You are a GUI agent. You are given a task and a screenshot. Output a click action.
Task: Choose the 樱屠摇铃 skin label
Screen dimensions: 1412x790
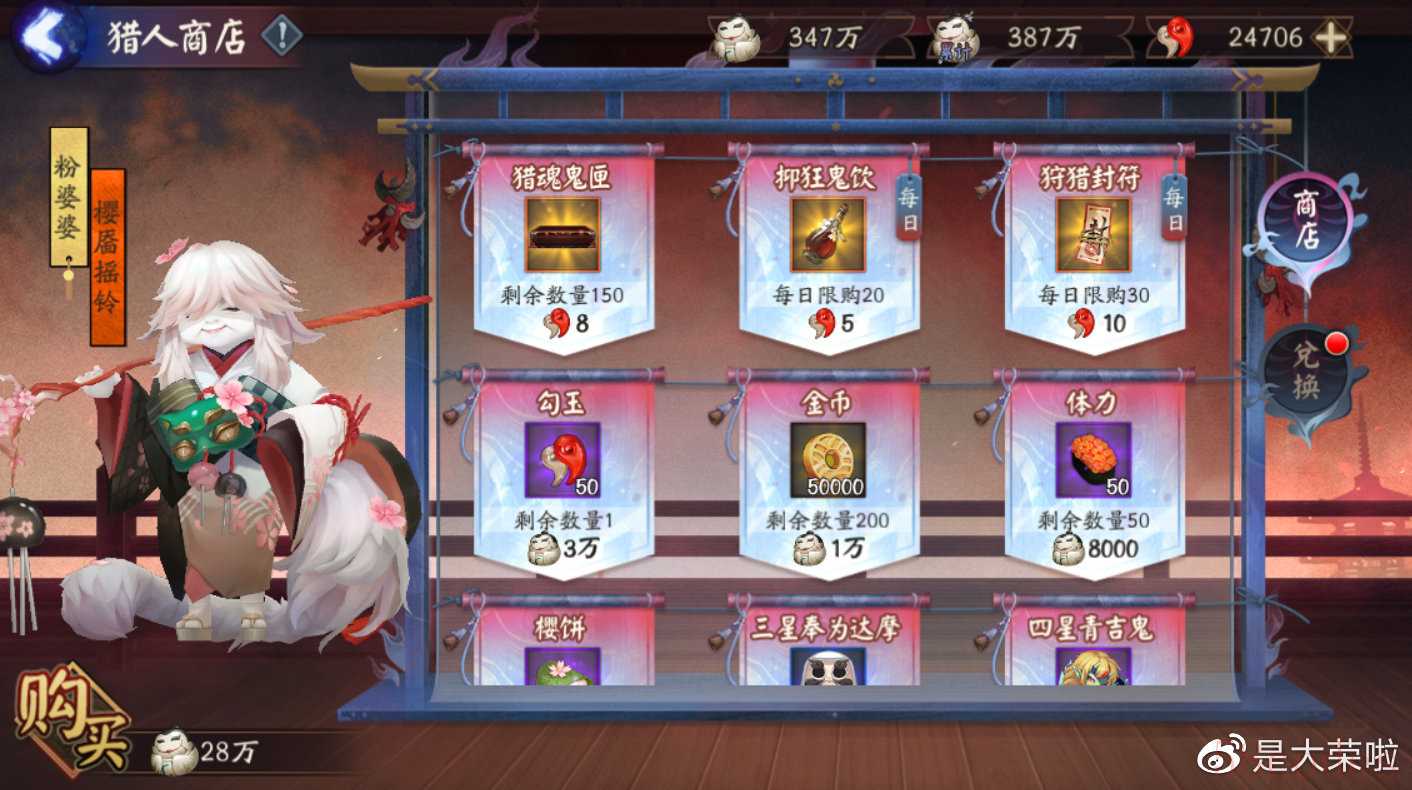(107, 257)
